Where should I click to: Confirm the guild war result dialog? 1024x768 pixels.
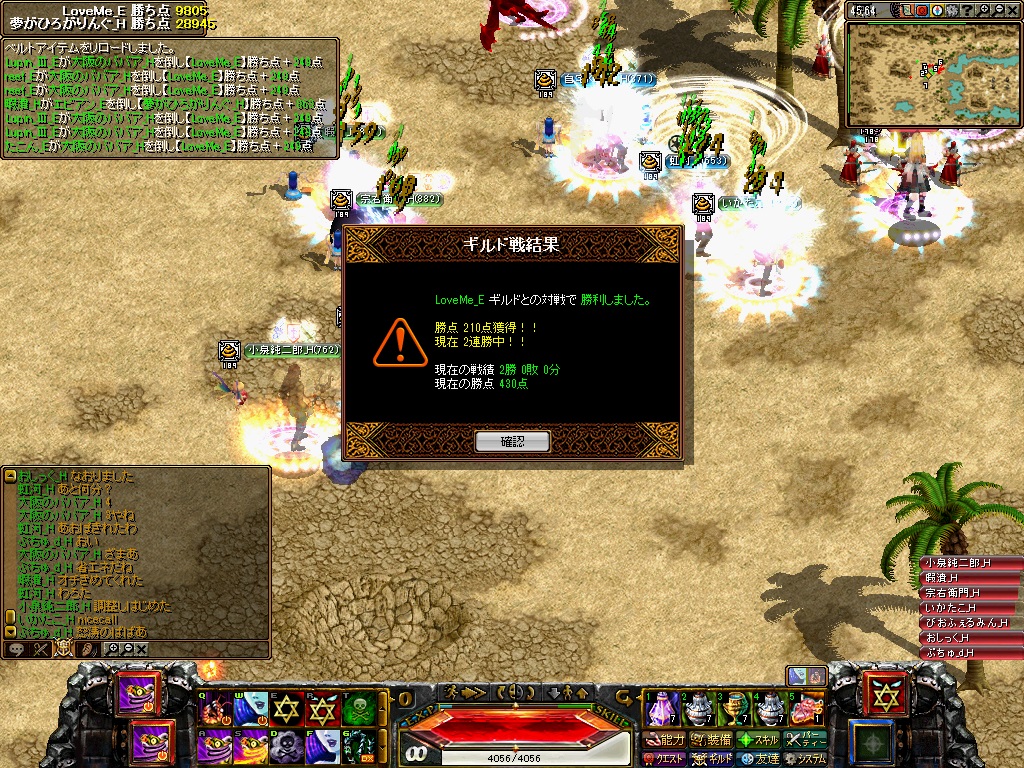pyautogui.click(x=512, y=441)
